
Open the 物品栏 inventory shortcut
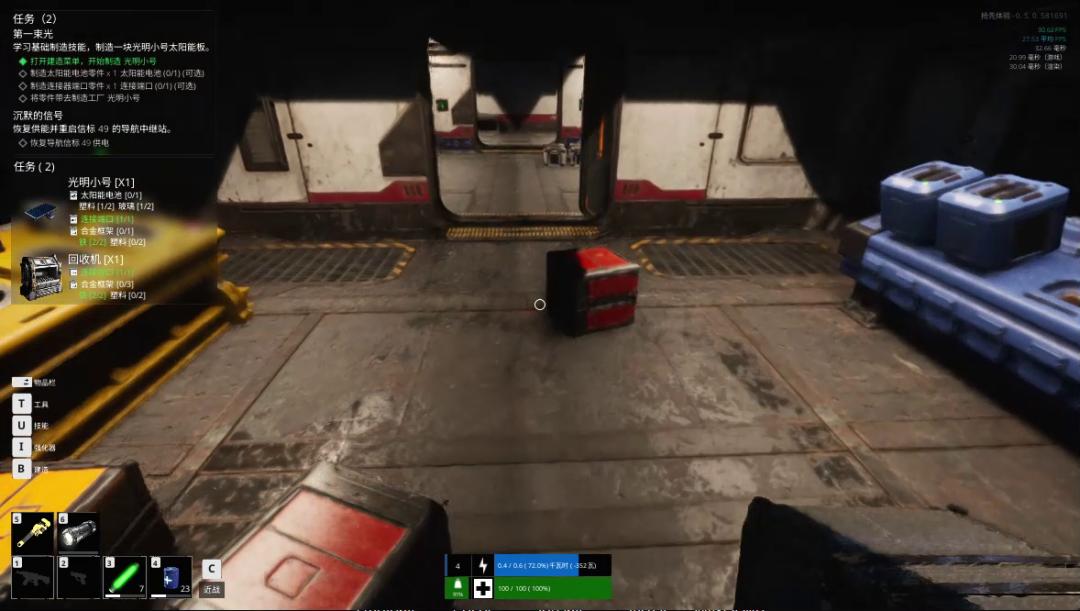[x=22, y=382]
